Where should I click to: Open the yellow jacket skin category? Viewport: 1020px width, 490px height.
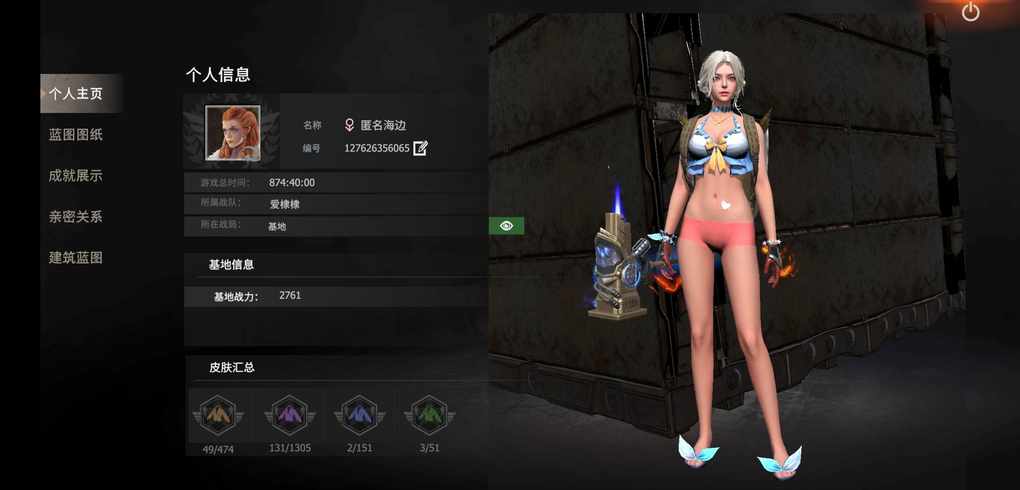[x=218, y=415]
